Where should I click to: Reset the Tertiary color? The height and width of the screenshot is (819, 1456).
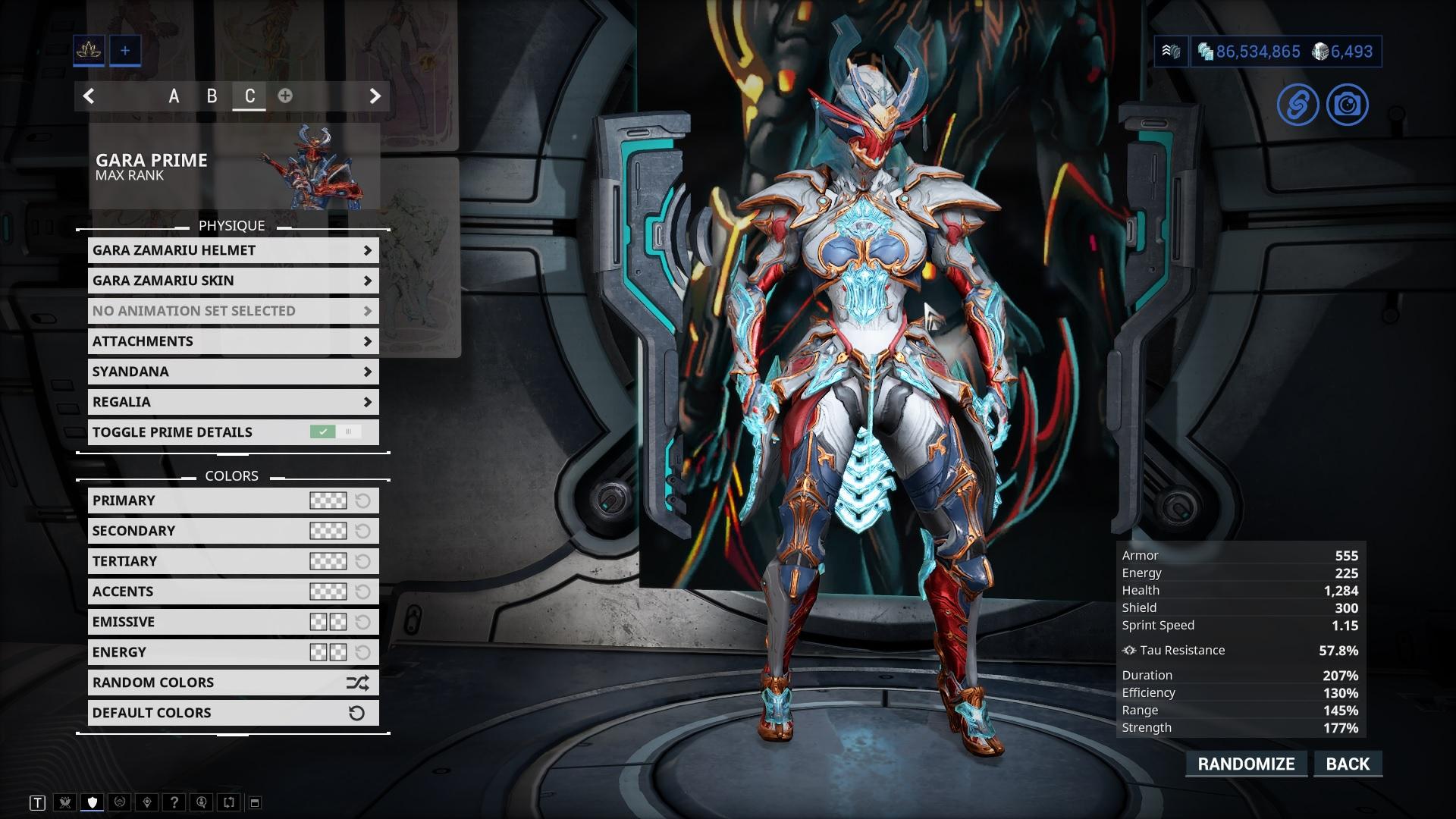click(363, 561)
